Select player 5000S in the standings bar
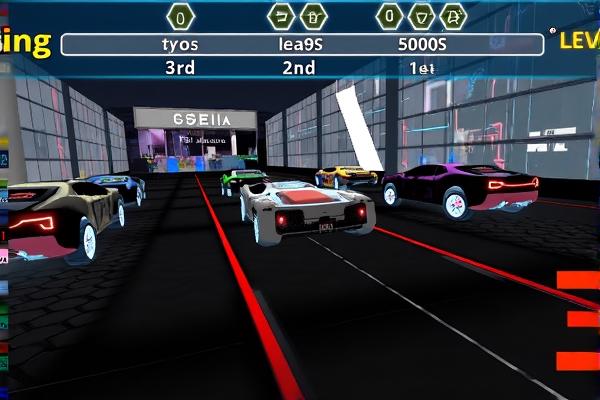This screenshot has width=600, height=400. click(422, 45)
